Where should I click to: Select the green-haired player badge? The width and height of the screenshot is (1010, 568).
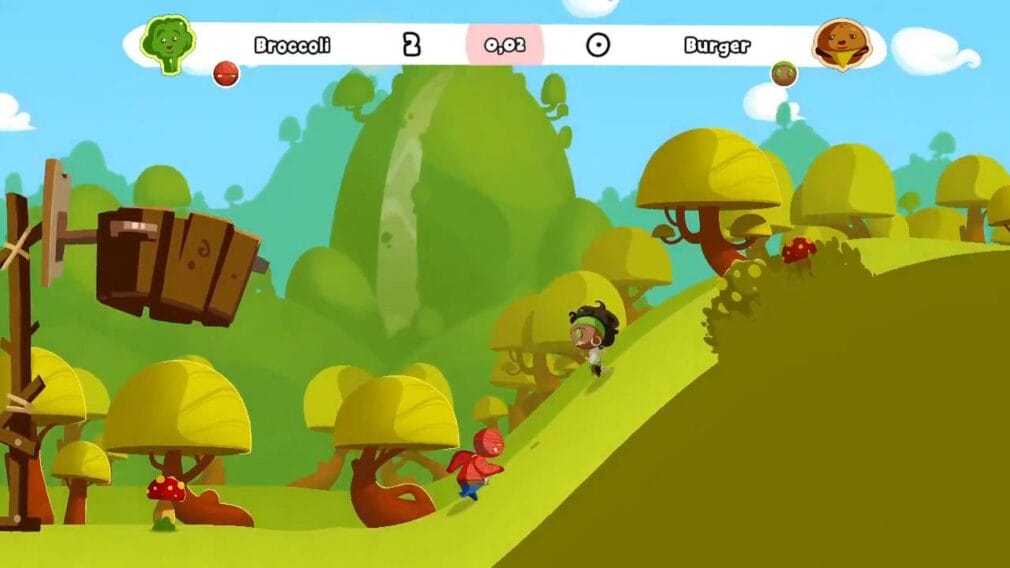[x=784, y=73]
